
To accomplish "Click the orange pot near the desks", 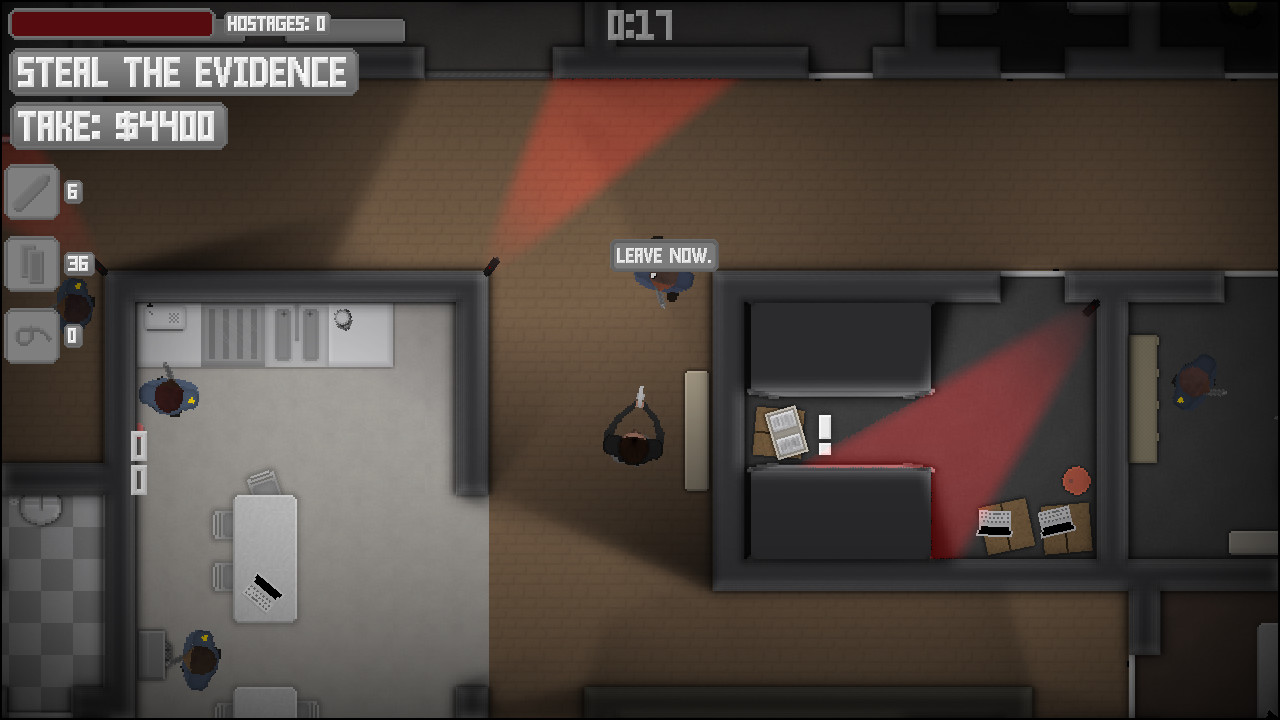I will pyautogui.click(x=1077, y=481).
